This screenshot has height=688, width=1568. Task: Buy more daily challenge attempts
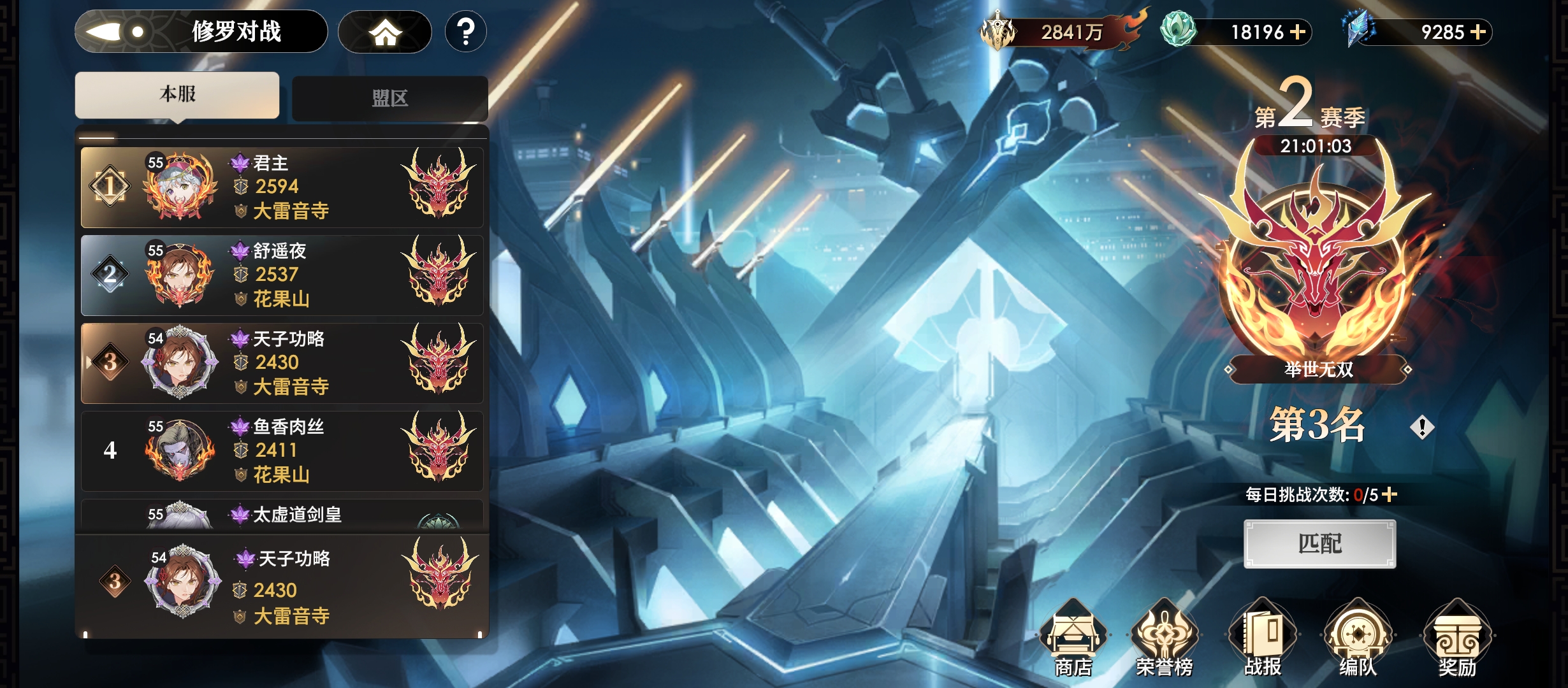1390,494
